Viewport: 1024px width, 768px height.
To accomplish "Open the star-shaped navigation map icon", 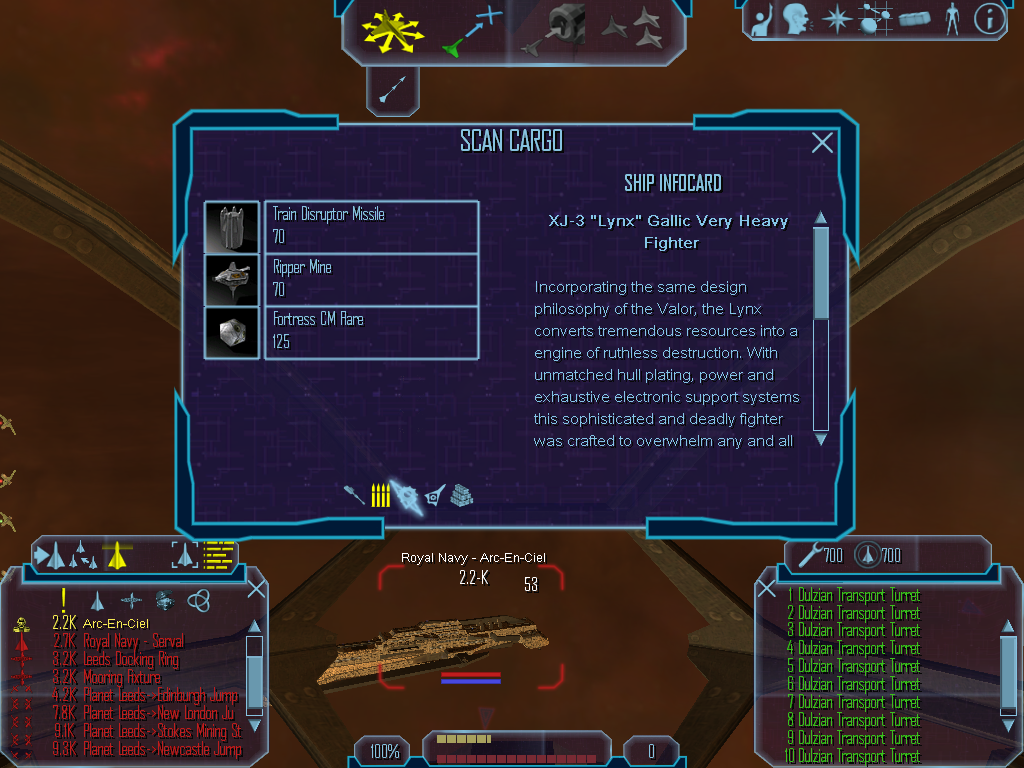I will click(835, 18).
